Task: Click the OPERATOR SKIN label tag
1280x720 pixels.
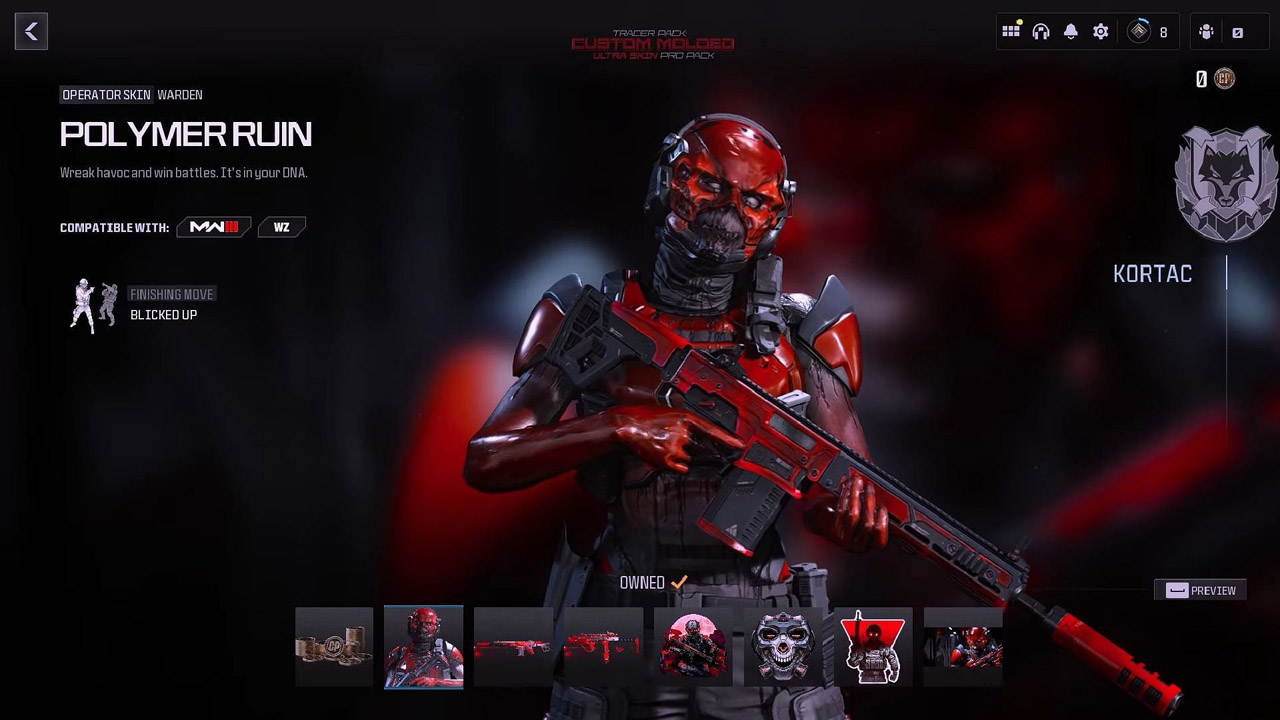Action: pos(105,94)
